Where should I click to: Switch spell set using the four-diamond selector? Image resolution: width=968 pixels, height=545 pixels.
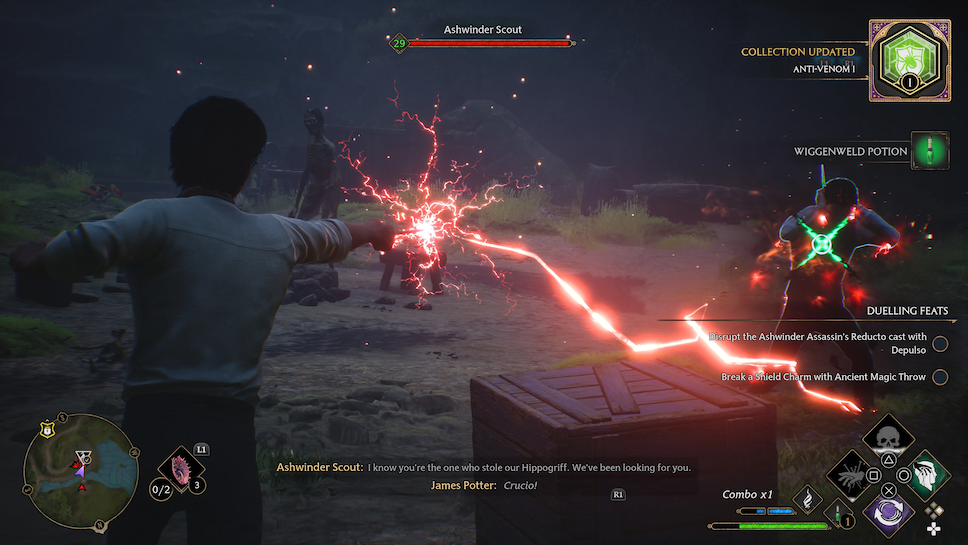coord(934,518)
